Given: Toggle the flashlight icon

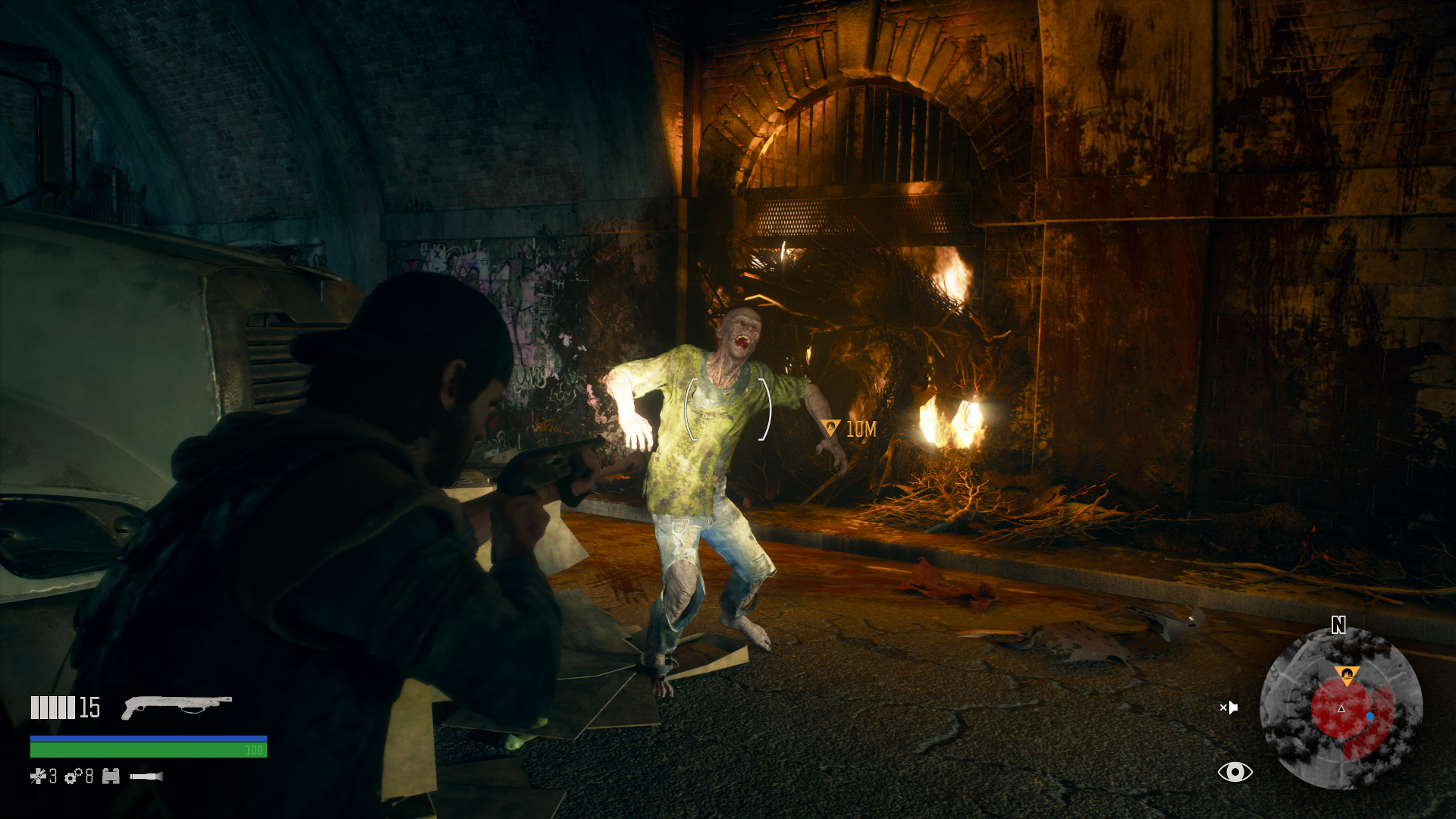Looking at the screenshot, I should point(146,776).
